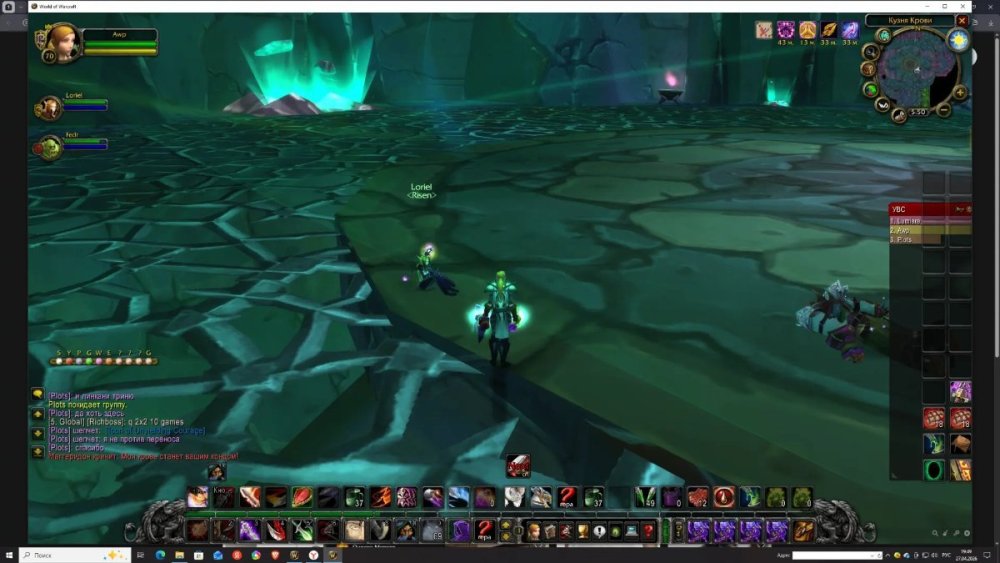Click the 'Кузня Крови' zone name header
Viewport: 1000px width, 563px height.
(908, 20)
